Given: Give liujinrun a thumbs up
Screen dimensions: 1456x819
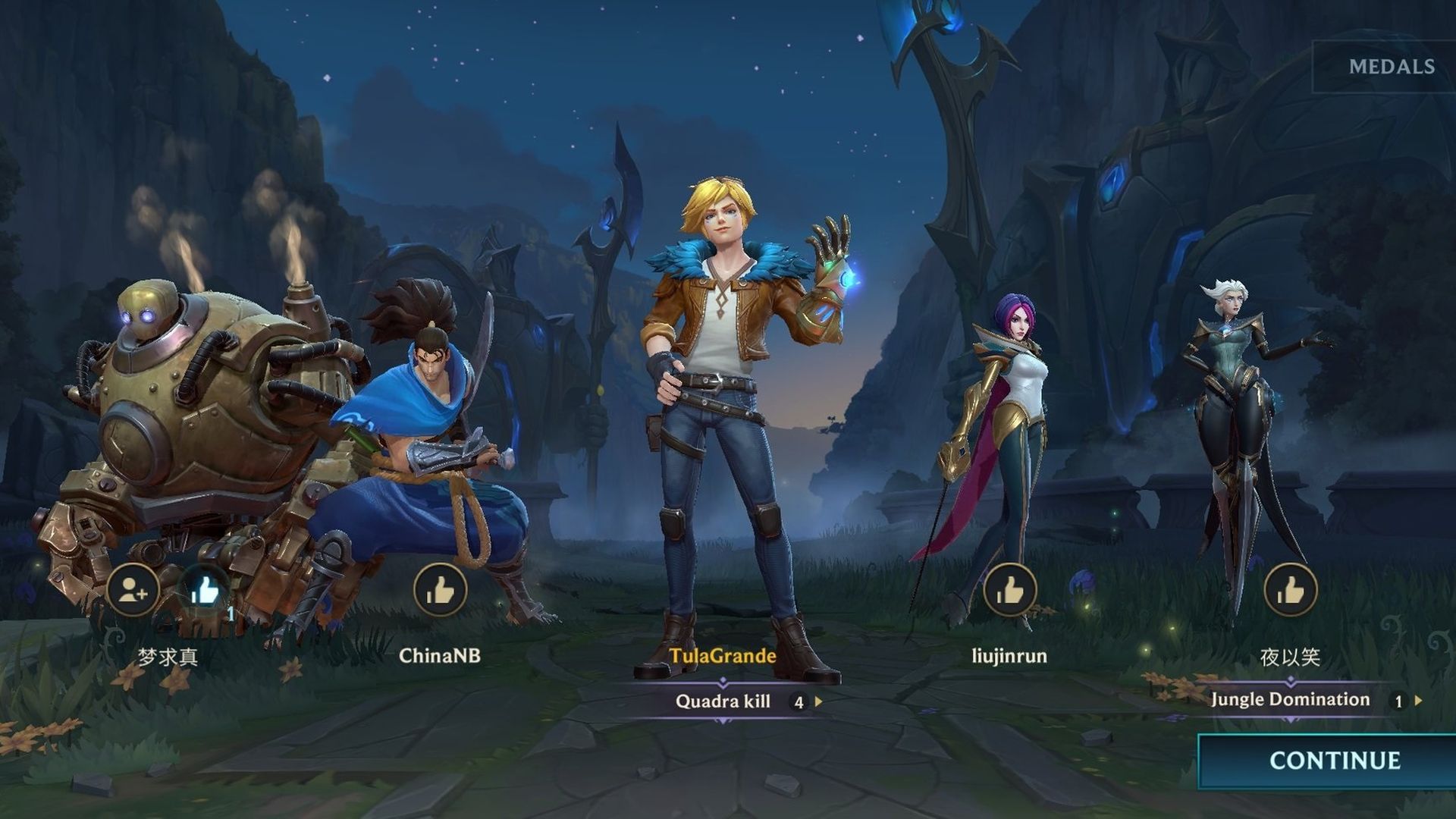Looking at the screenshot, I should [1009, 590].
